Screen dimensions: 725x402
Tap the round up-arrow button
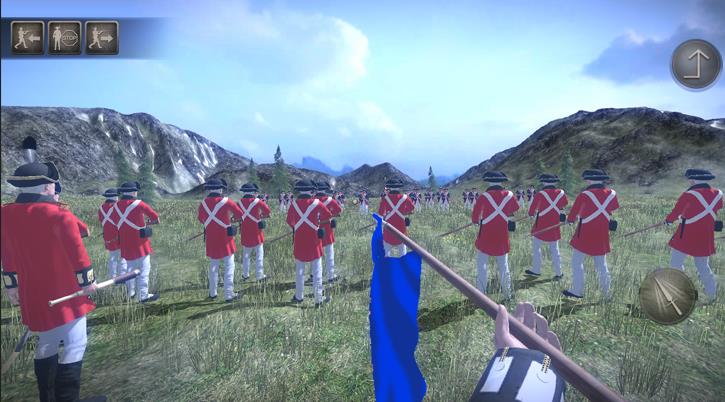pyautogui.click(x=695, y=65)
